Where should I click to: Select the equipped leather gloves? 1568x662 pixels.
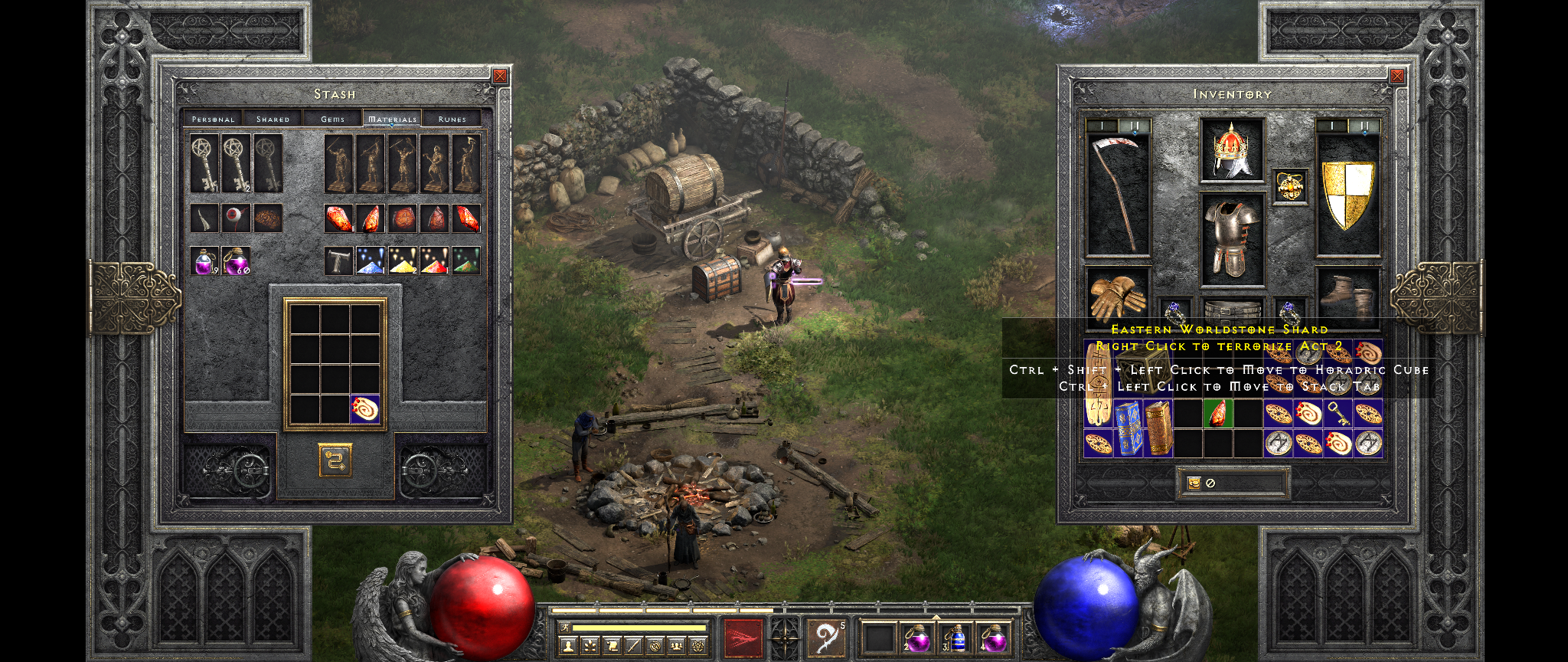[x=1116, y=297]
